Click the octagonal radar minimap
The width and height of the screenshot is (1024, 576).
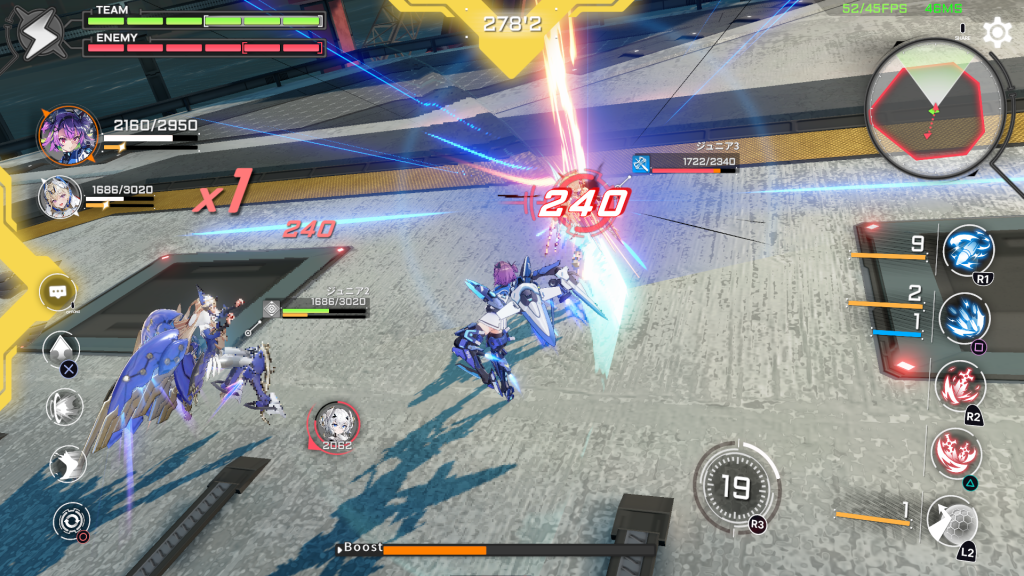tap(934, 105)
